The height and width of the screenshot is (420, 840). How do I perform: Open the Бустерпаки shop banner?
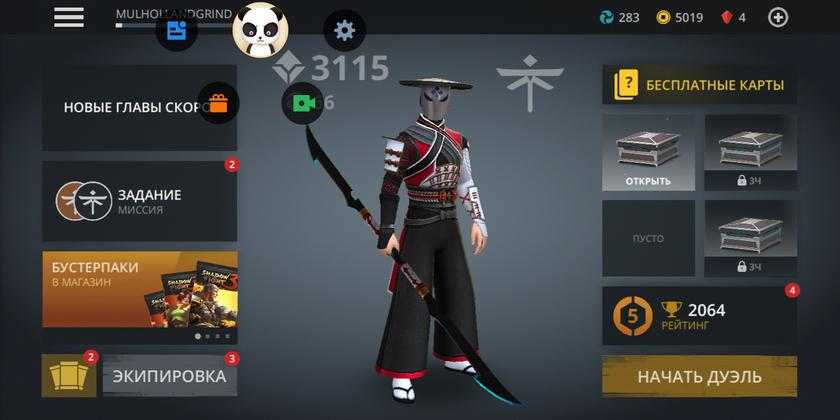140,290
